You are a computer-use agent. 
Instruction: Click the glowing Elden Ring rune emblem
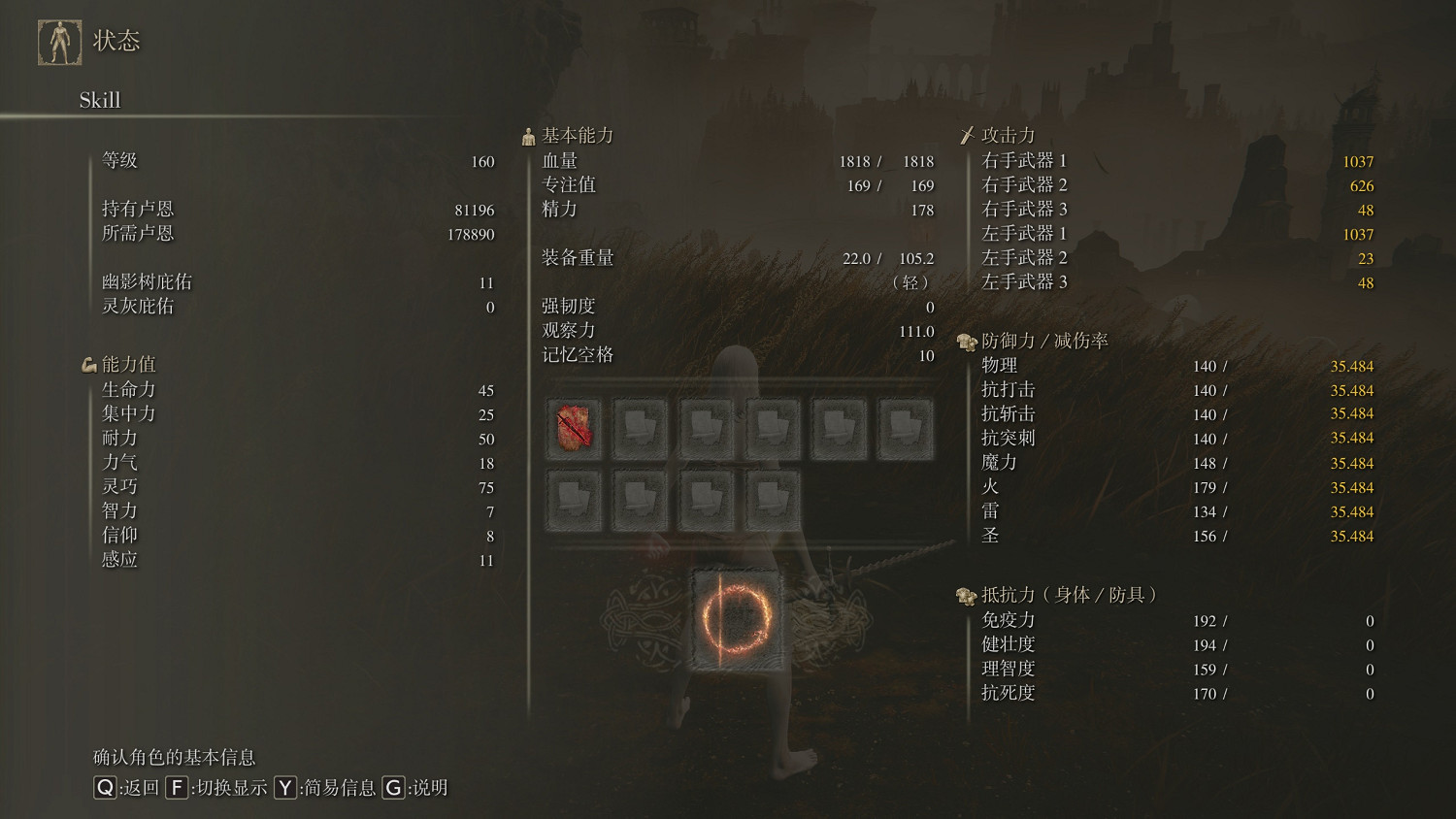[736, 622]
